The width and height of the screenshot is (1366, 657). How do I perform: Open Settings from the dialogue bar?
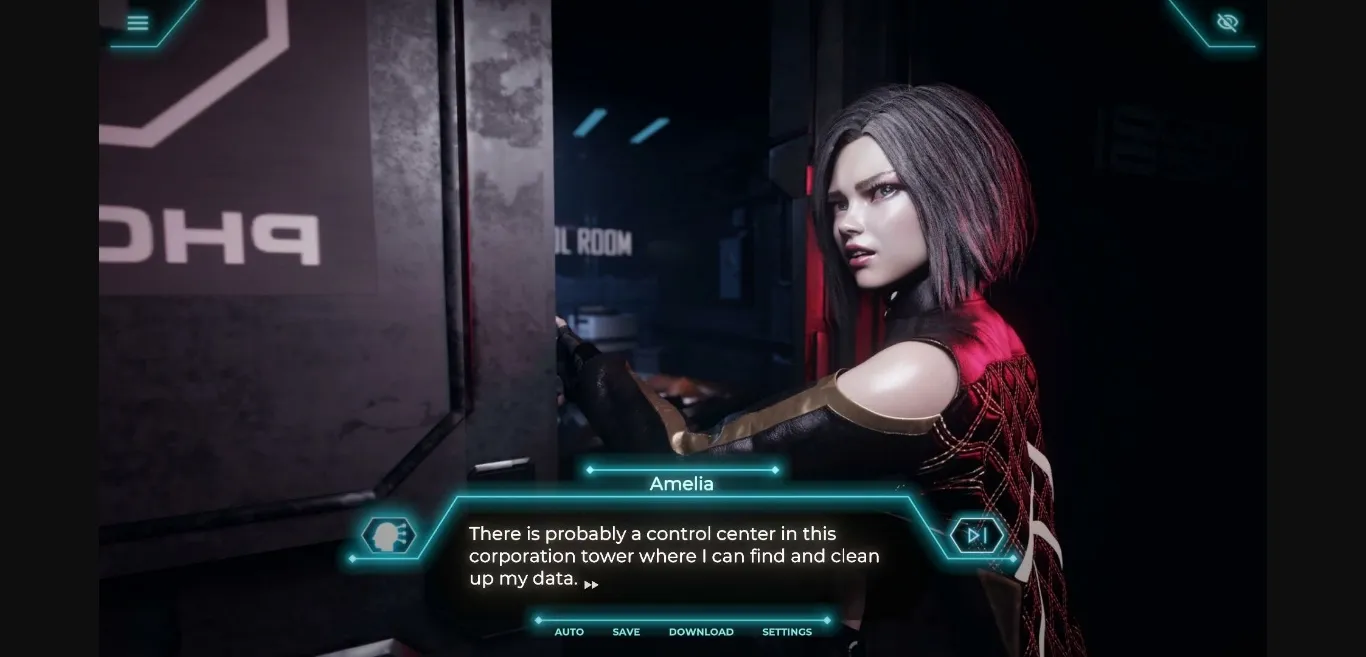[787, 632]
